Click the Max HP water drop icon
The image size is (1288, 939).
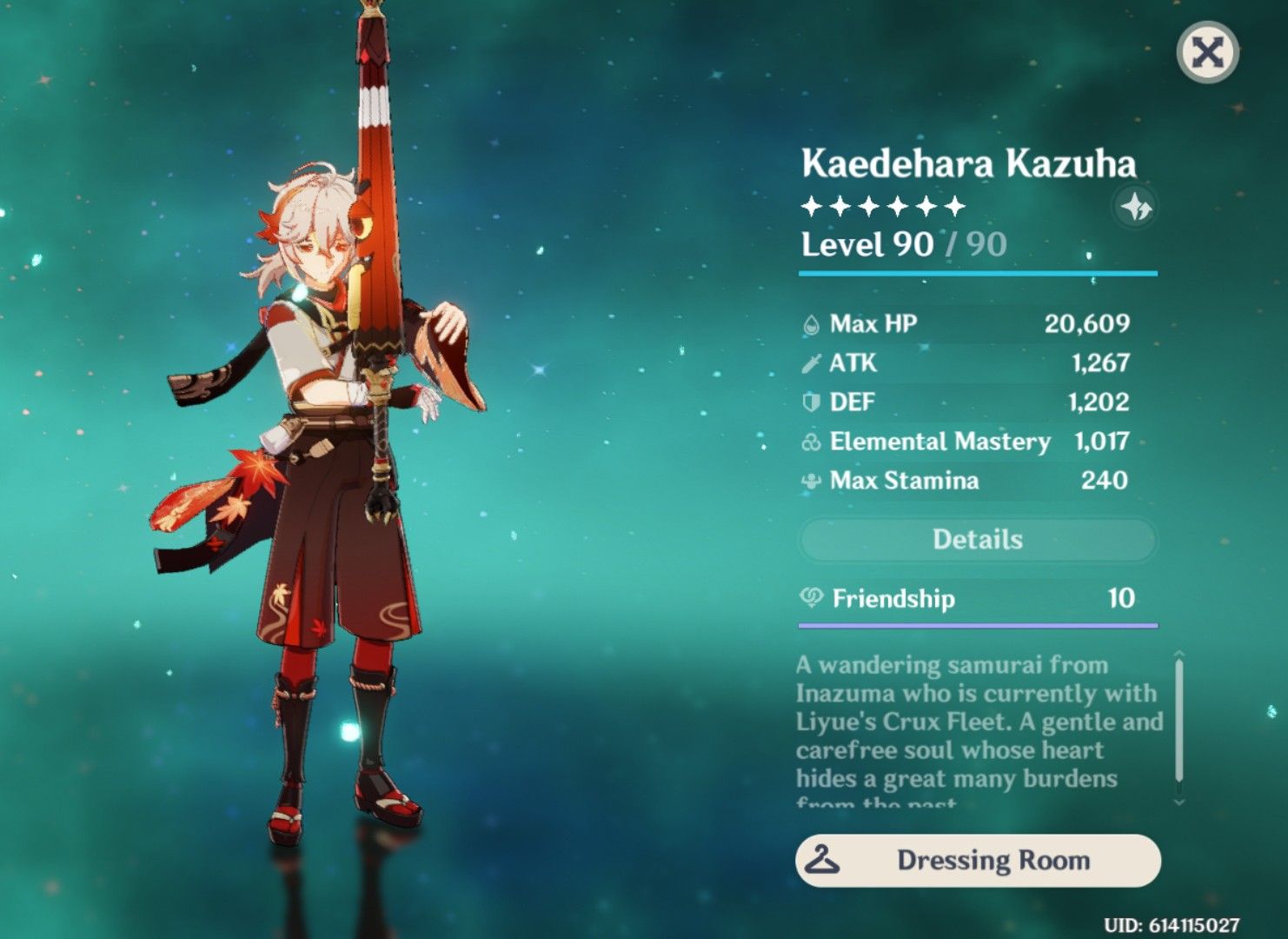(810, 324)
